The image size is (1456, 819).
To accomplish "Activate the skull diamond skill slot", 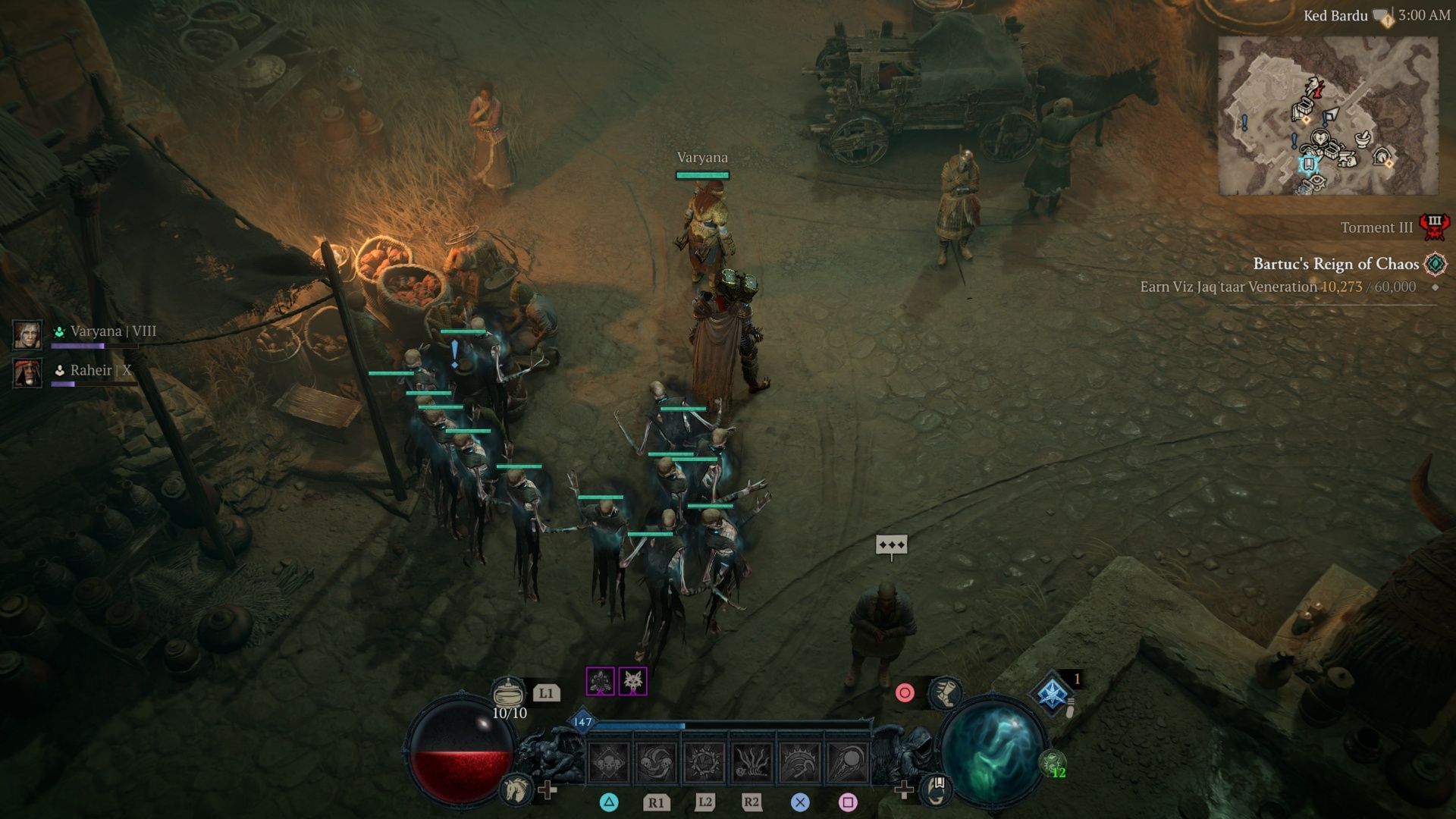I will 608,762.
